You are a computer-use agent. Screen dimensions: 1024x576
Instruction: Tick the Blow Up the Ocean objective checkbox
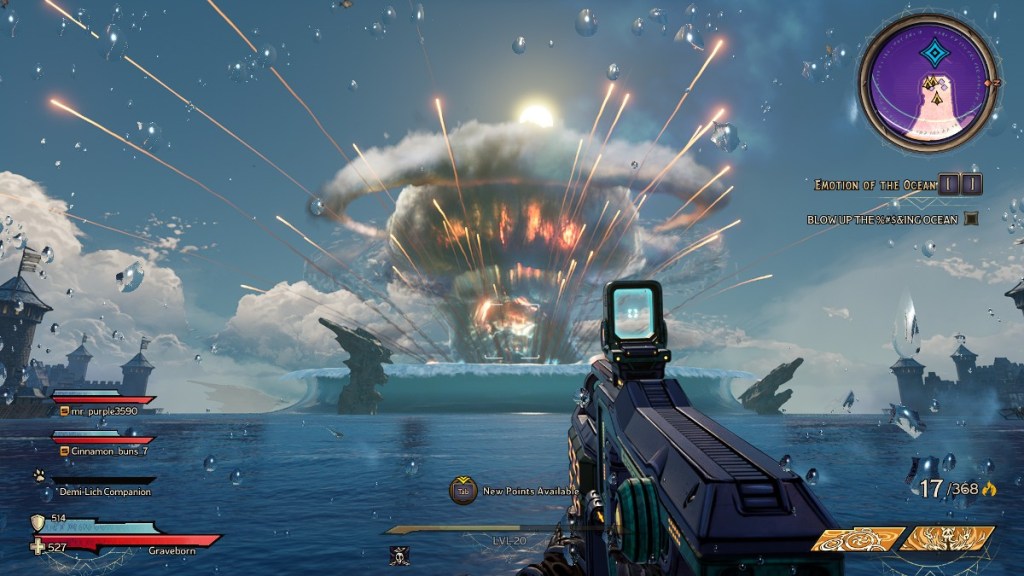tap(969, 219)
